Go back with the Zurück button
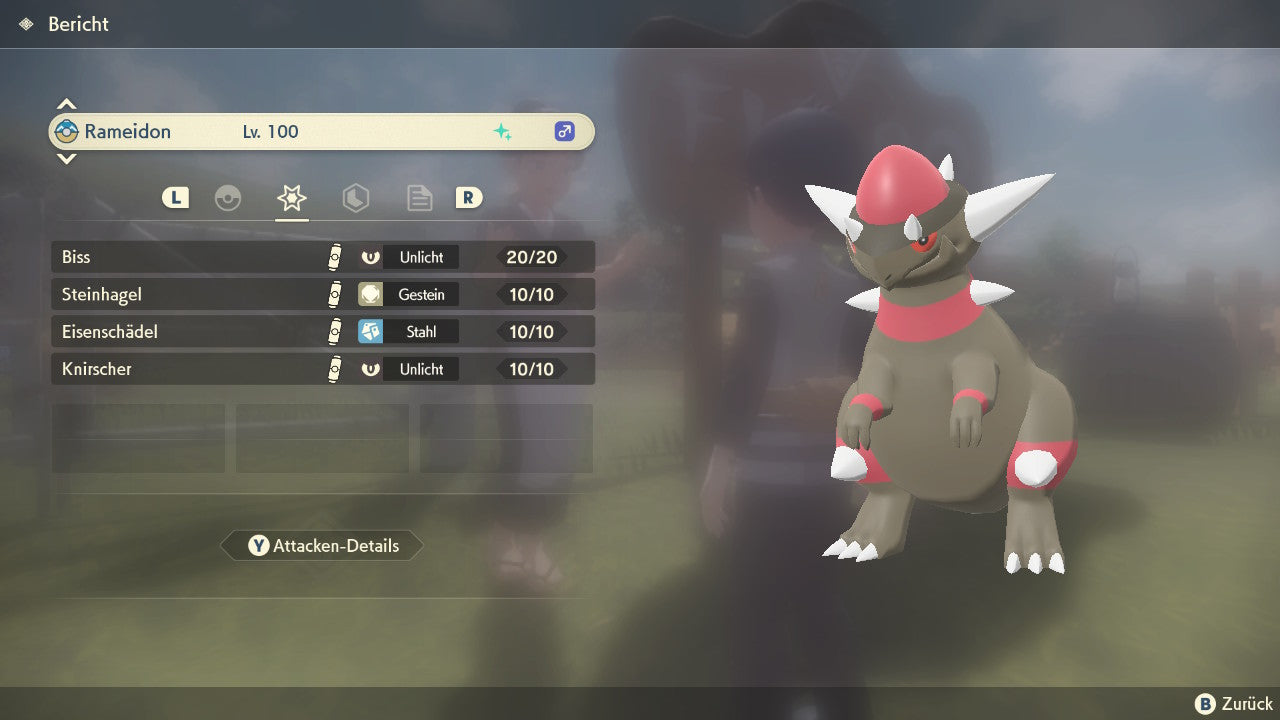The height and width of the screenshot is (720, 1280). 1234,704
